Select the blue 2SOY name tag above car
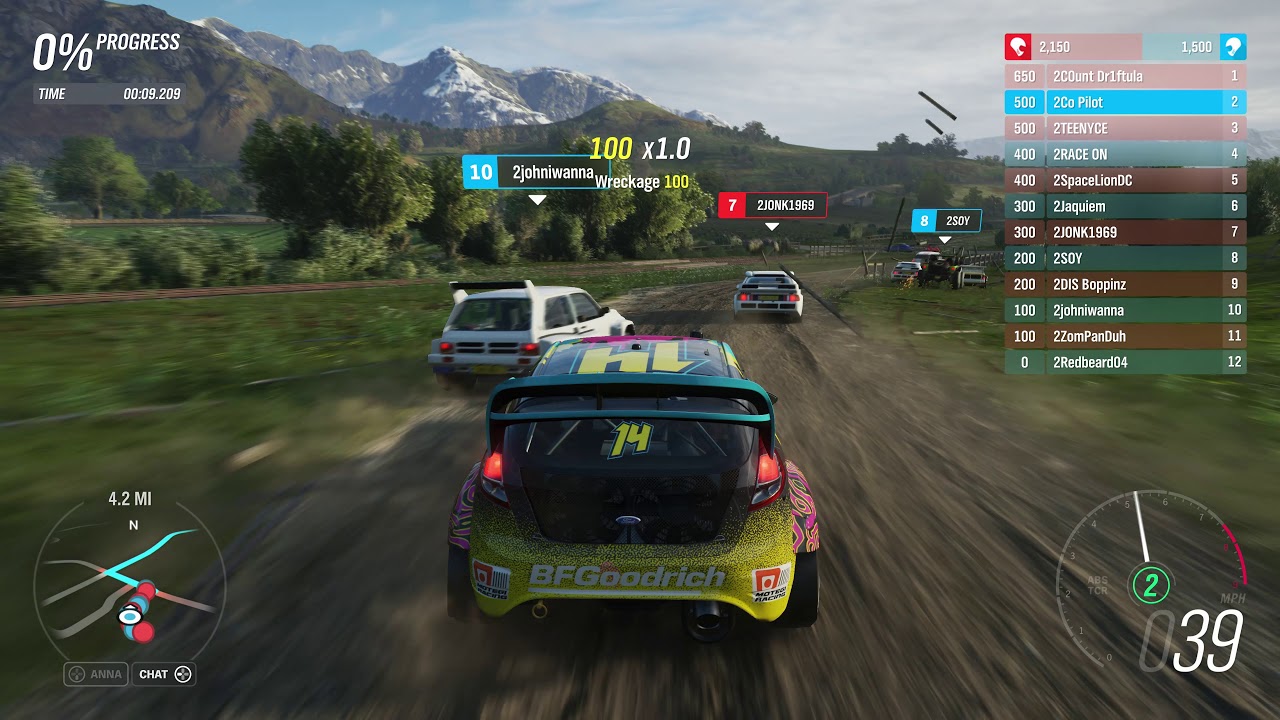The width and height of the screenshot is (1280, 720). (x=946, y=221)
